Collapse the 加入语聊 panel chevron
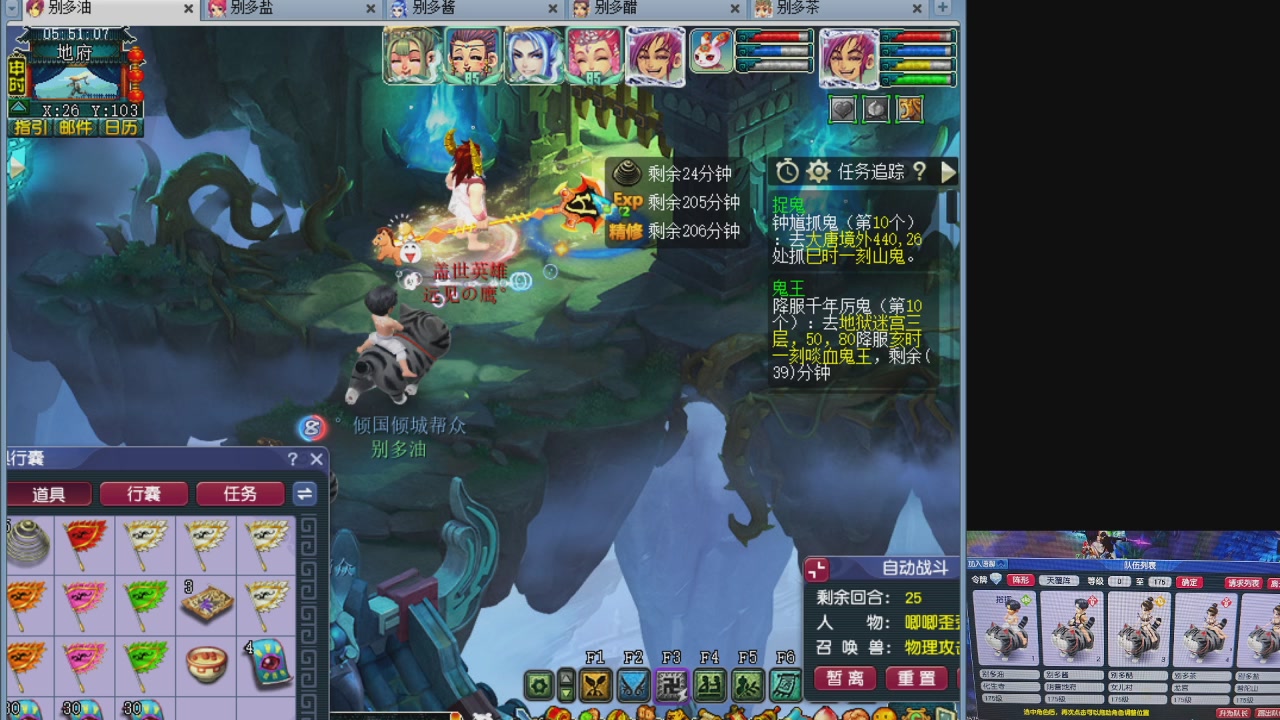The width and height of the screenshot is (1280, 720). coord(1003,565)
